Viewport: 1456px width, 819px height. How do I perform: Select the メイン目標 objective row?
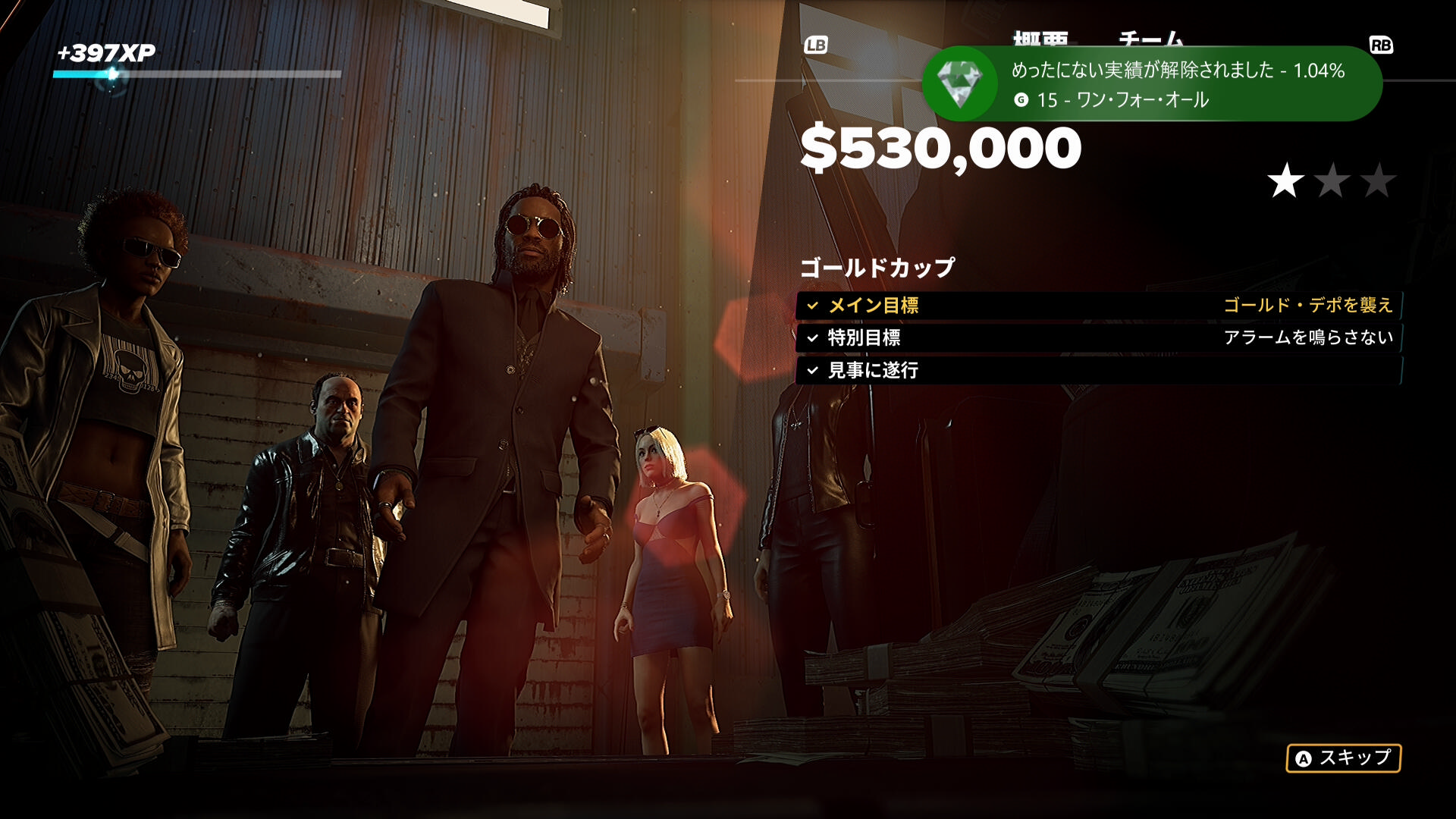[1098, 306]
